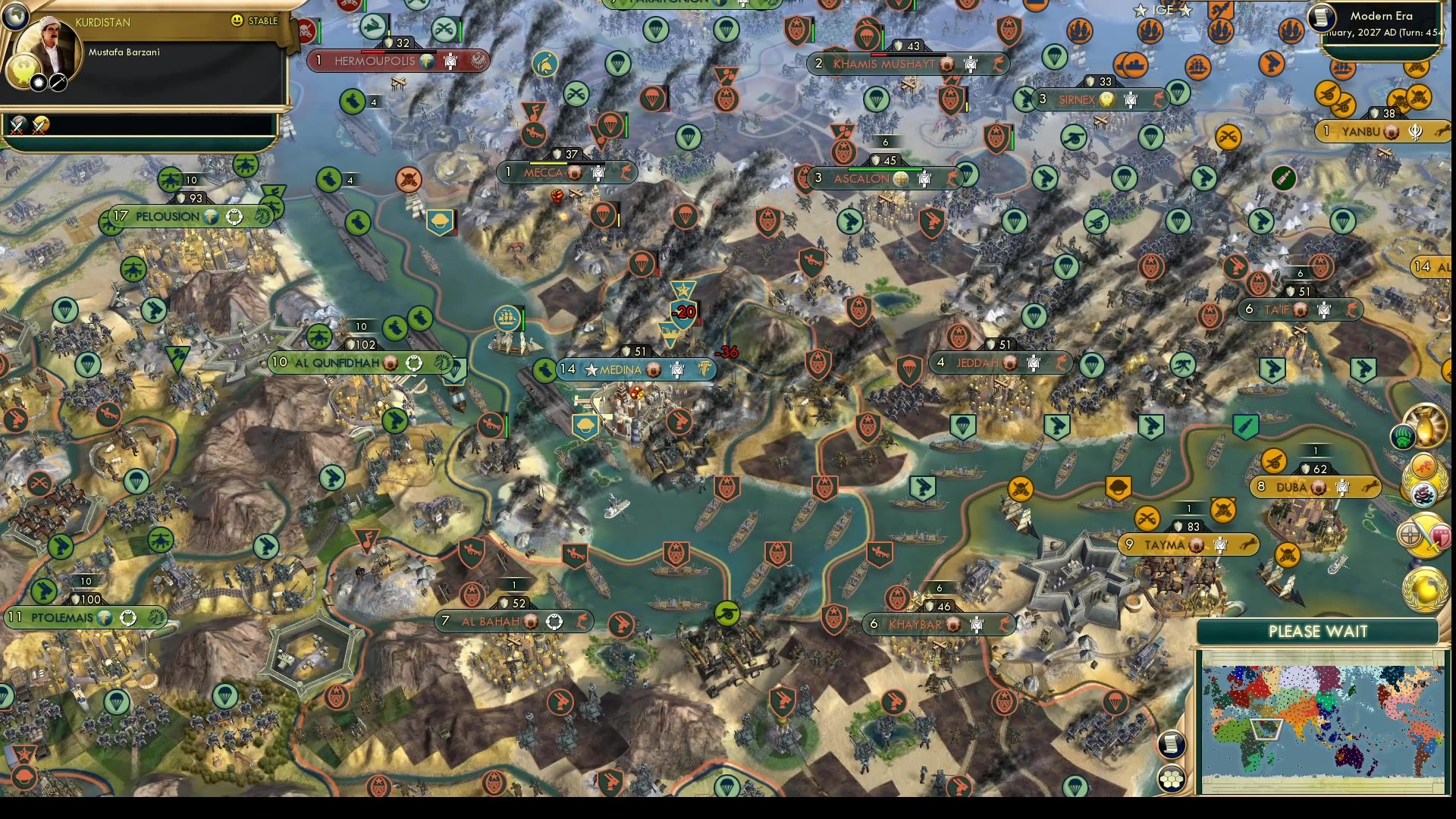1456x819 pixels.
Task: Click the STABLE smiley stability indicator
Action: click(236, 20)
